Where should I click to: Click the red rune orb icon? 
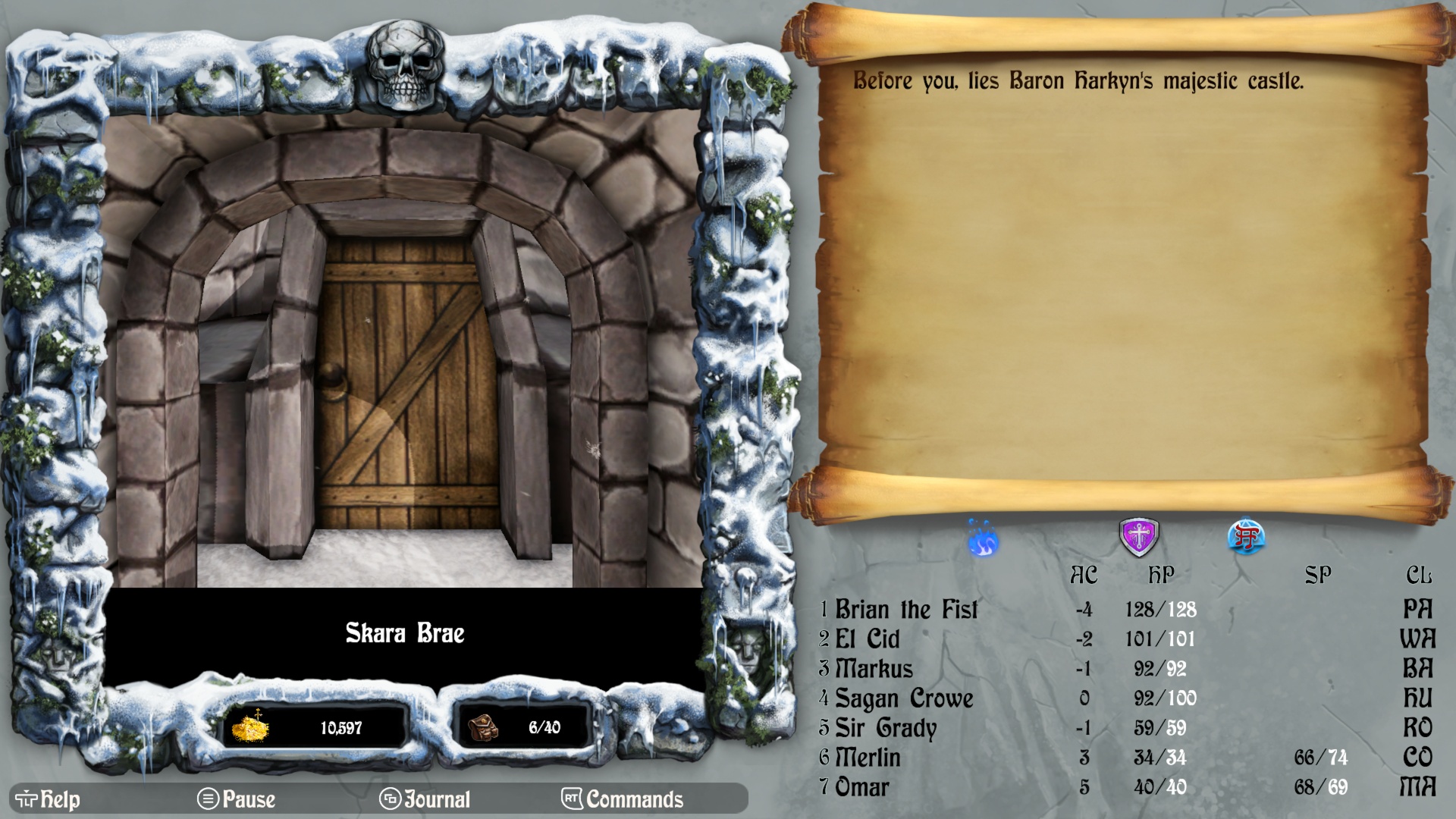click(1246, 538)
